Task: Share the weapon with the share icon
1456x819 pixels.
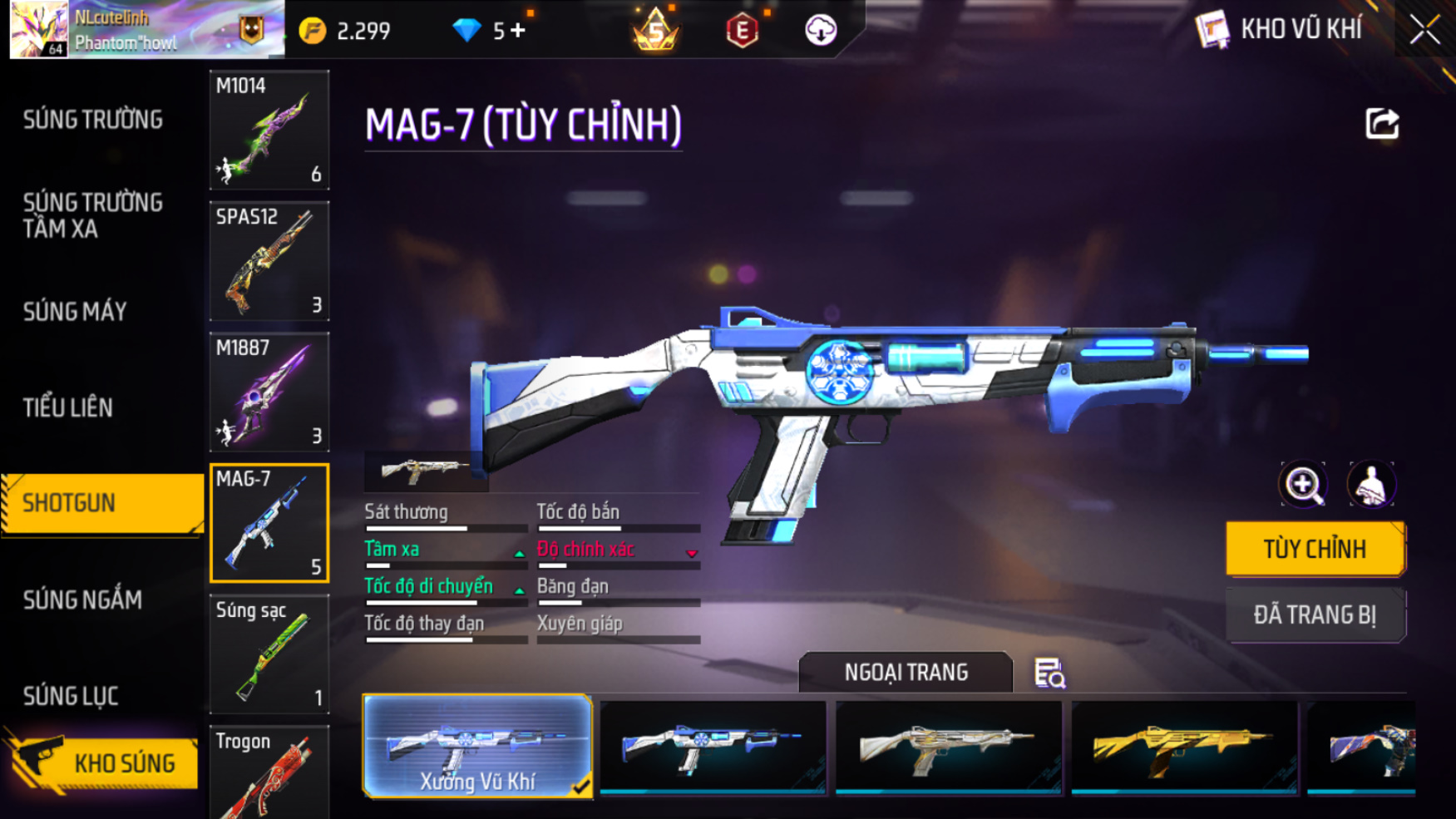Action: pos(1382,124)
